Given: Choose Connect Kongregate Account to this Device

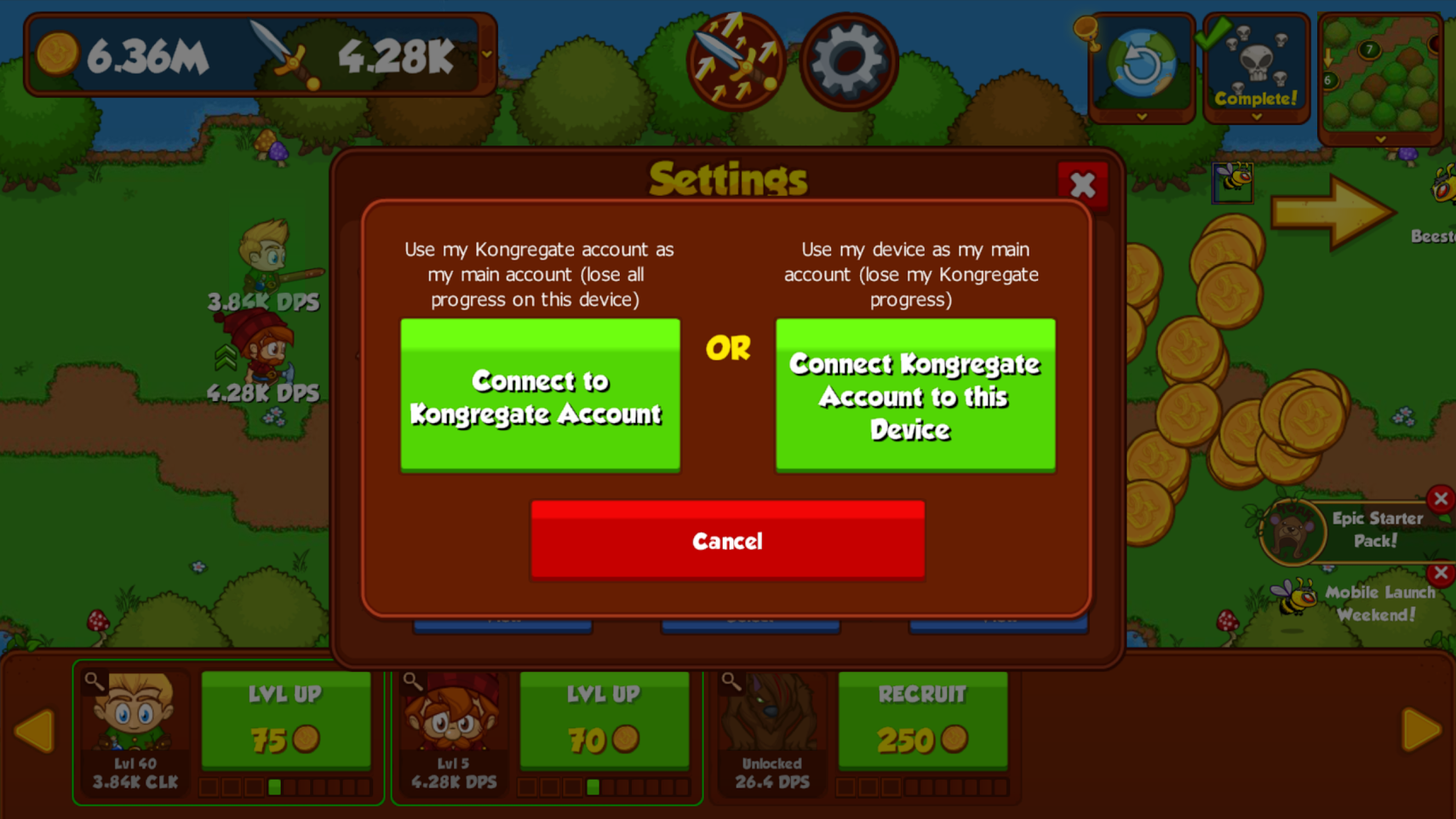Looking at the screenshot, I should click(x=914, y=394).
